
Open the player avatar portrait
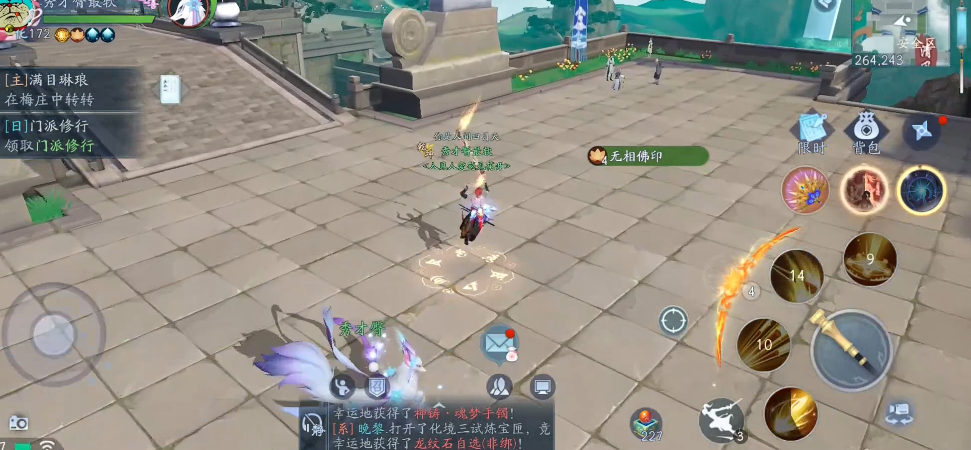(17, 15)
